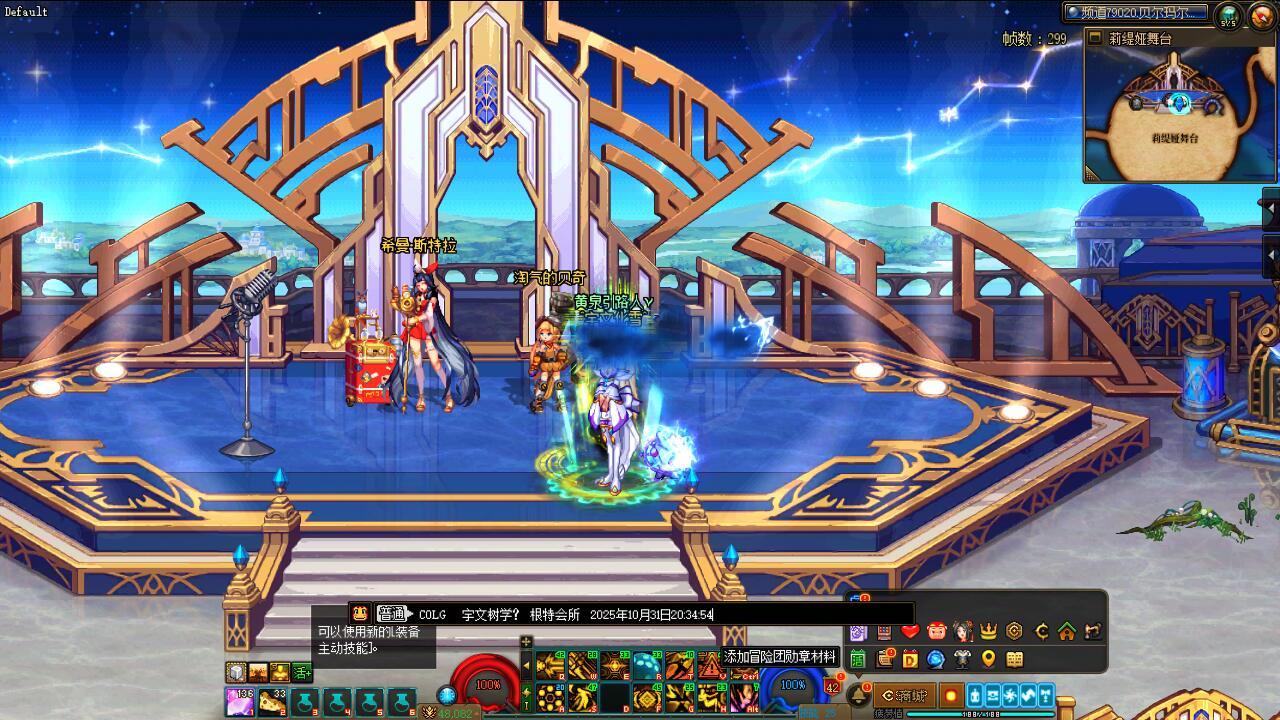Open the yellow D calendar icon
Image resolution: width=1280 pixels, height=720 pixels.
tap(910, 659)
